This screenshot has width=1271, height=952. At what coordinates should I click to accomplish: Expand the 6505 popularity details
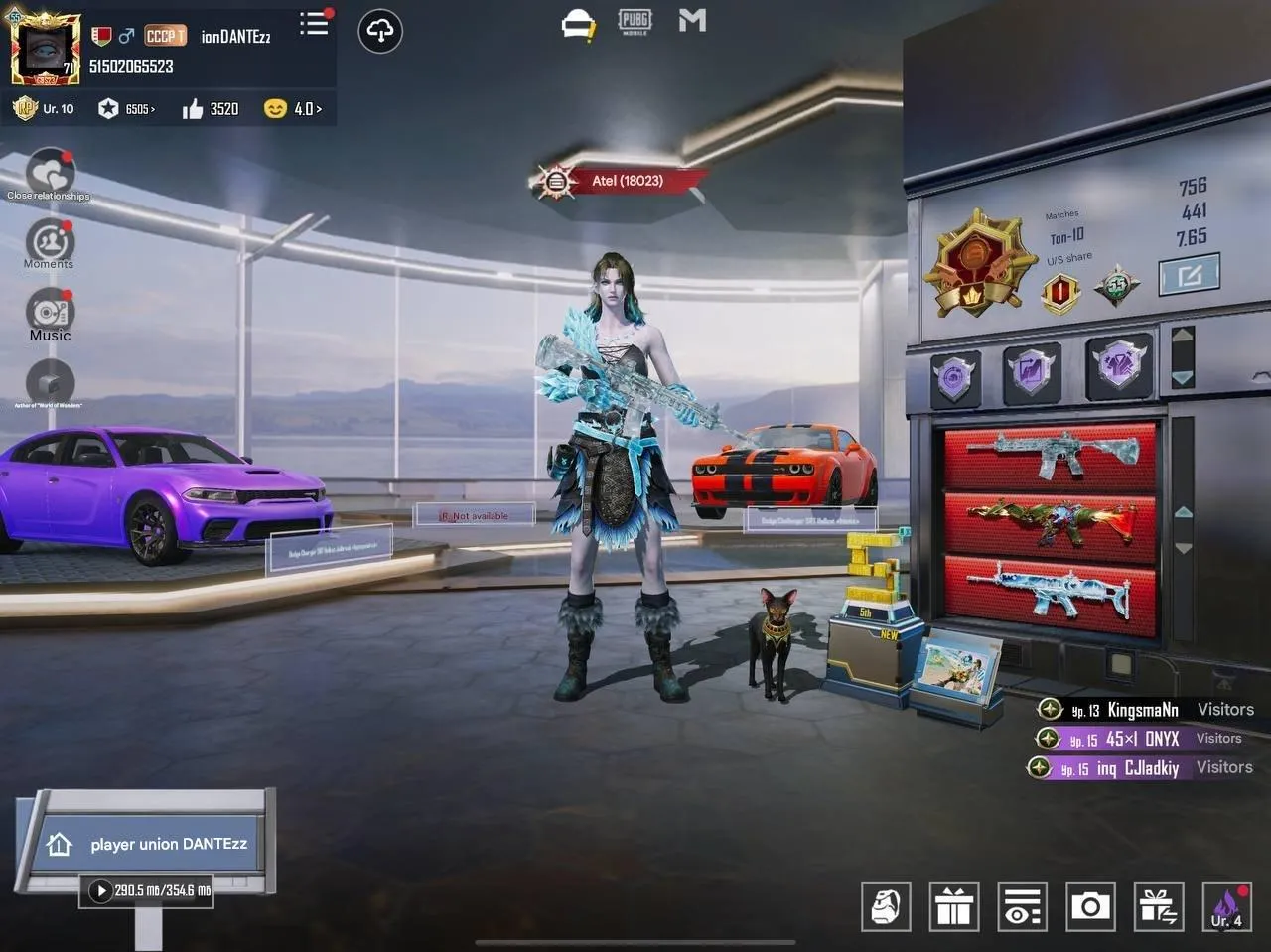pyautogui.click(x=133, y=109)
